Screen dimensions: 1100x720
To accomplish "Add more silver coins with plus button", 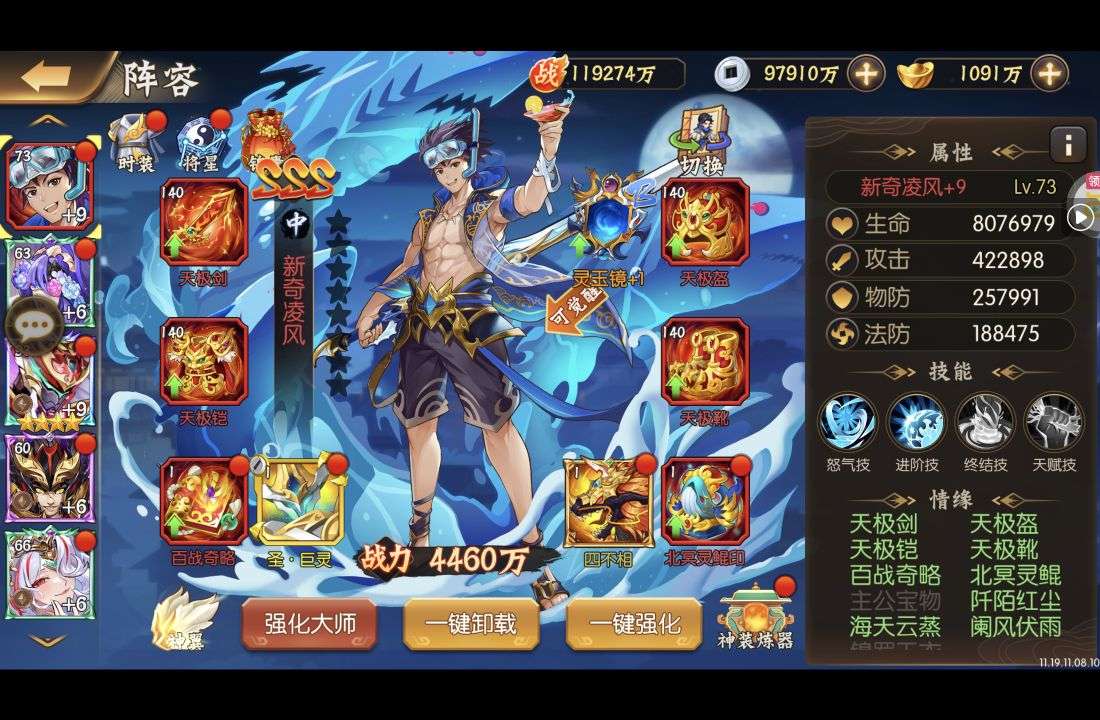I will pos(866,73).
